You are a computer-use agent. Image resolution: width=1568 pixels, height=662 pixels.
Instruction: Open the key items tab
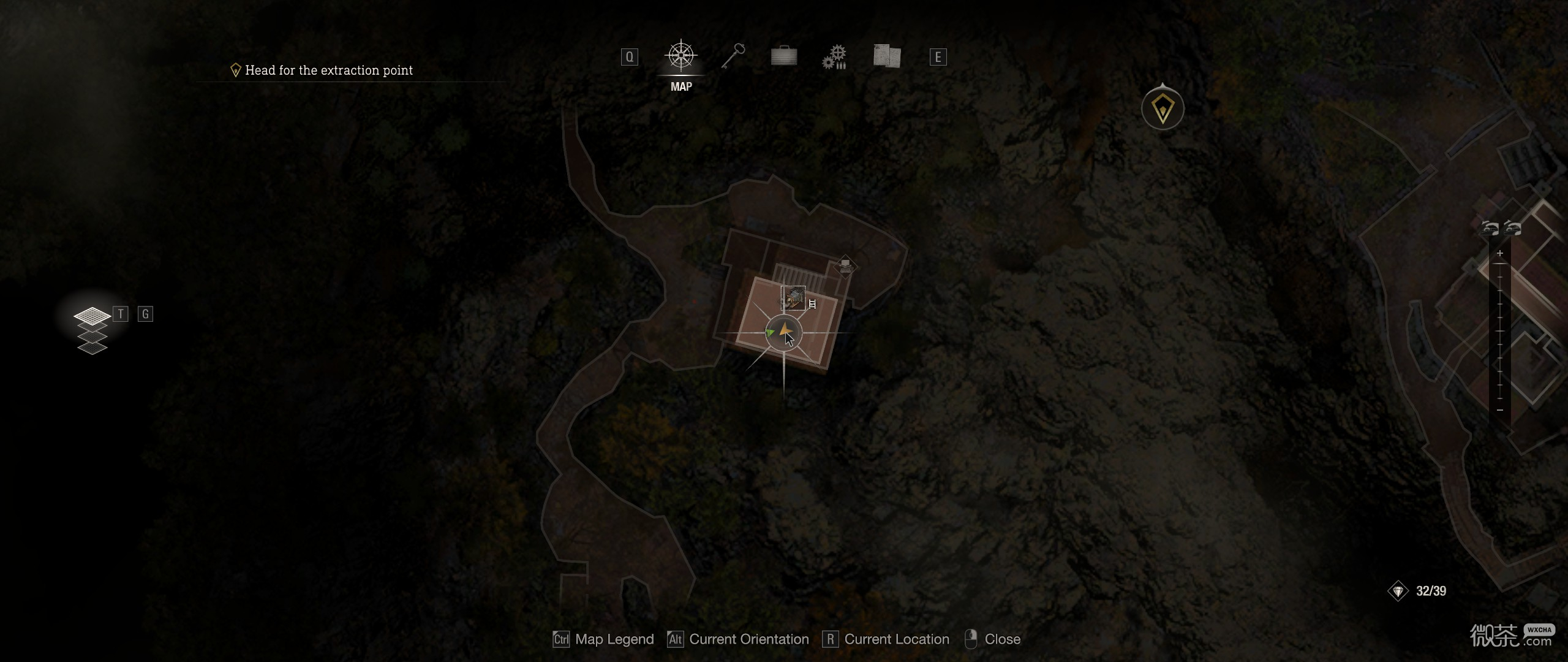click(733, 57)
